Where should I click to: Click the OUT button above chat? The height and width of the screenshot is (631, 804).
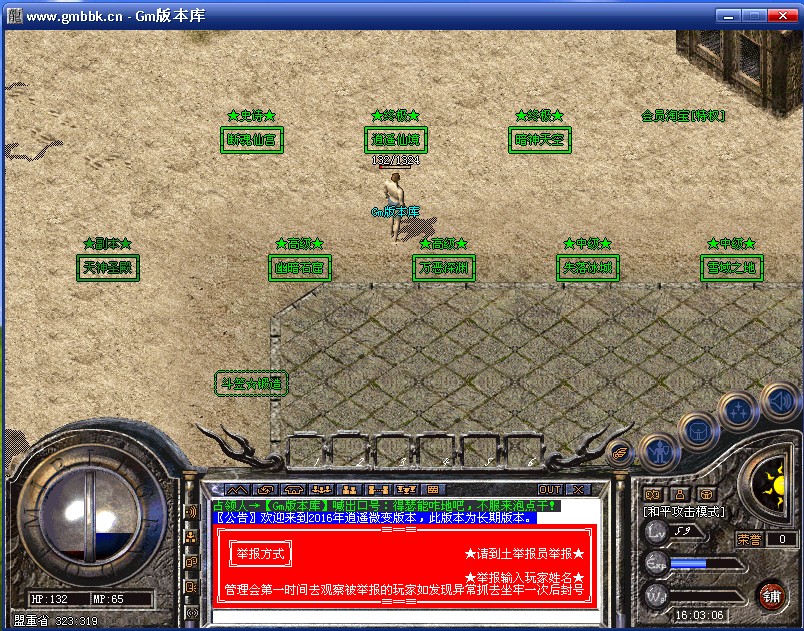pos(550,489)
